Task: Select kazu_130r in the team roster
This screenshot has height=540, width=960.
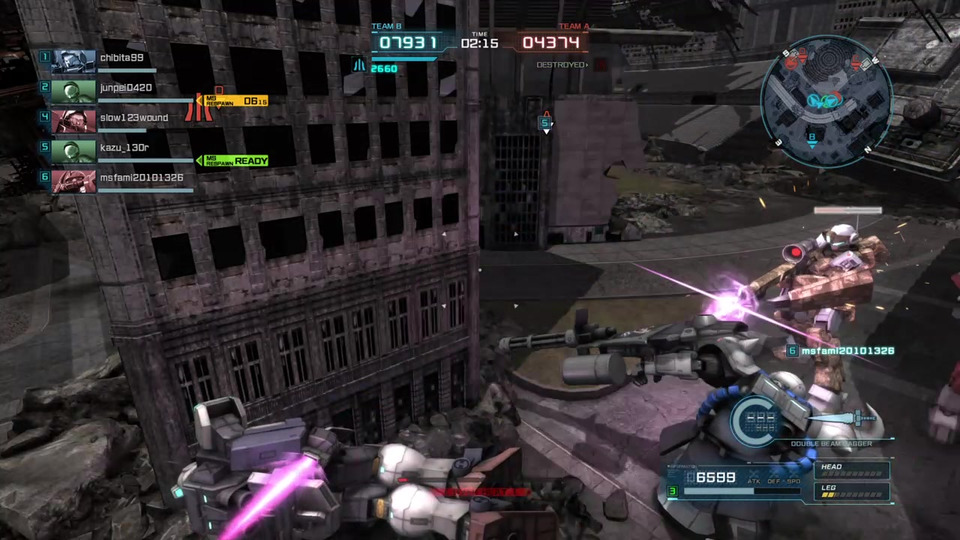Action: [x=123, y=148]
